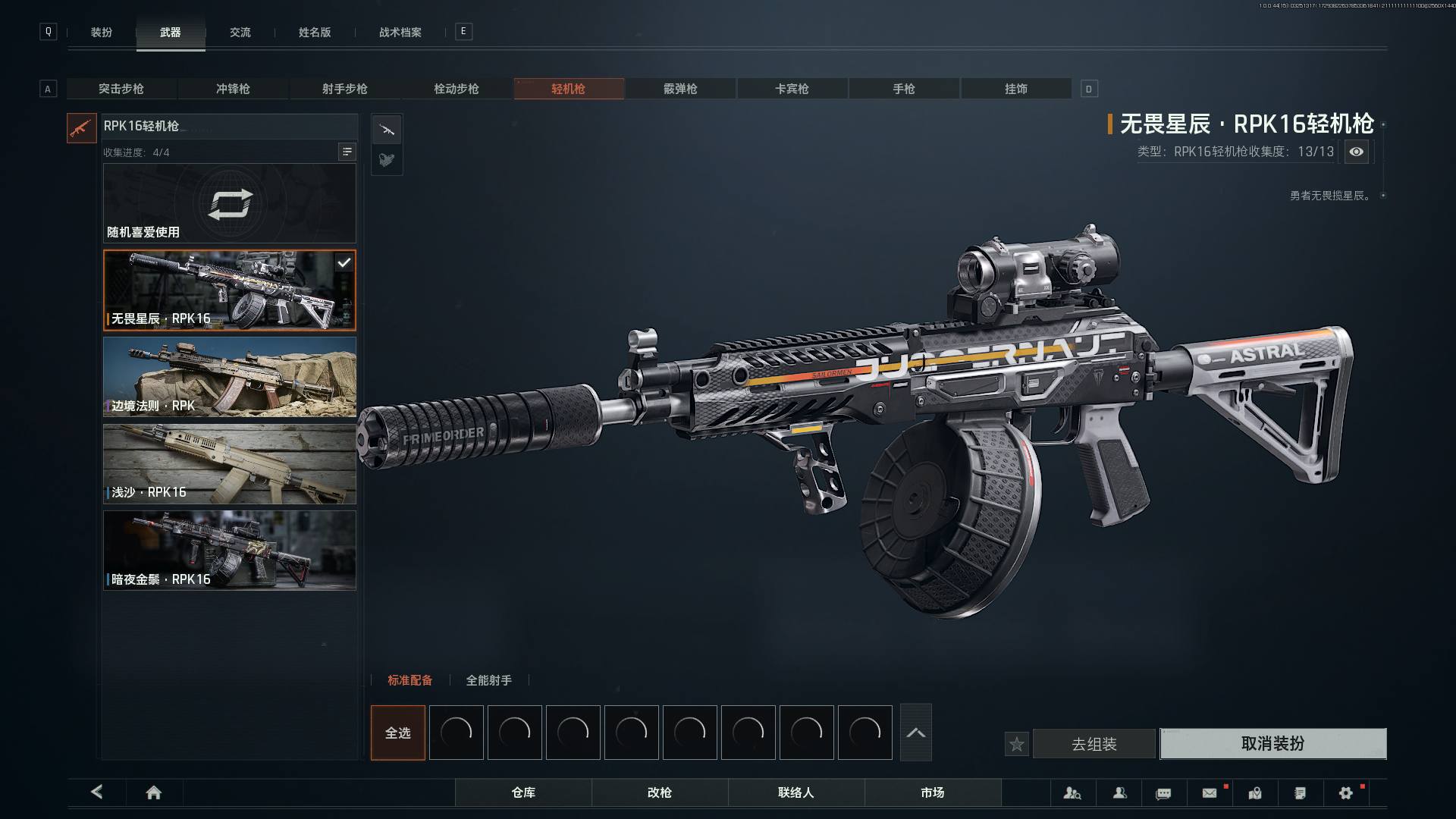Switch to the 全能射手 loadout tab
Viewport: 1456px width, 819px height.
coord(488,680)
